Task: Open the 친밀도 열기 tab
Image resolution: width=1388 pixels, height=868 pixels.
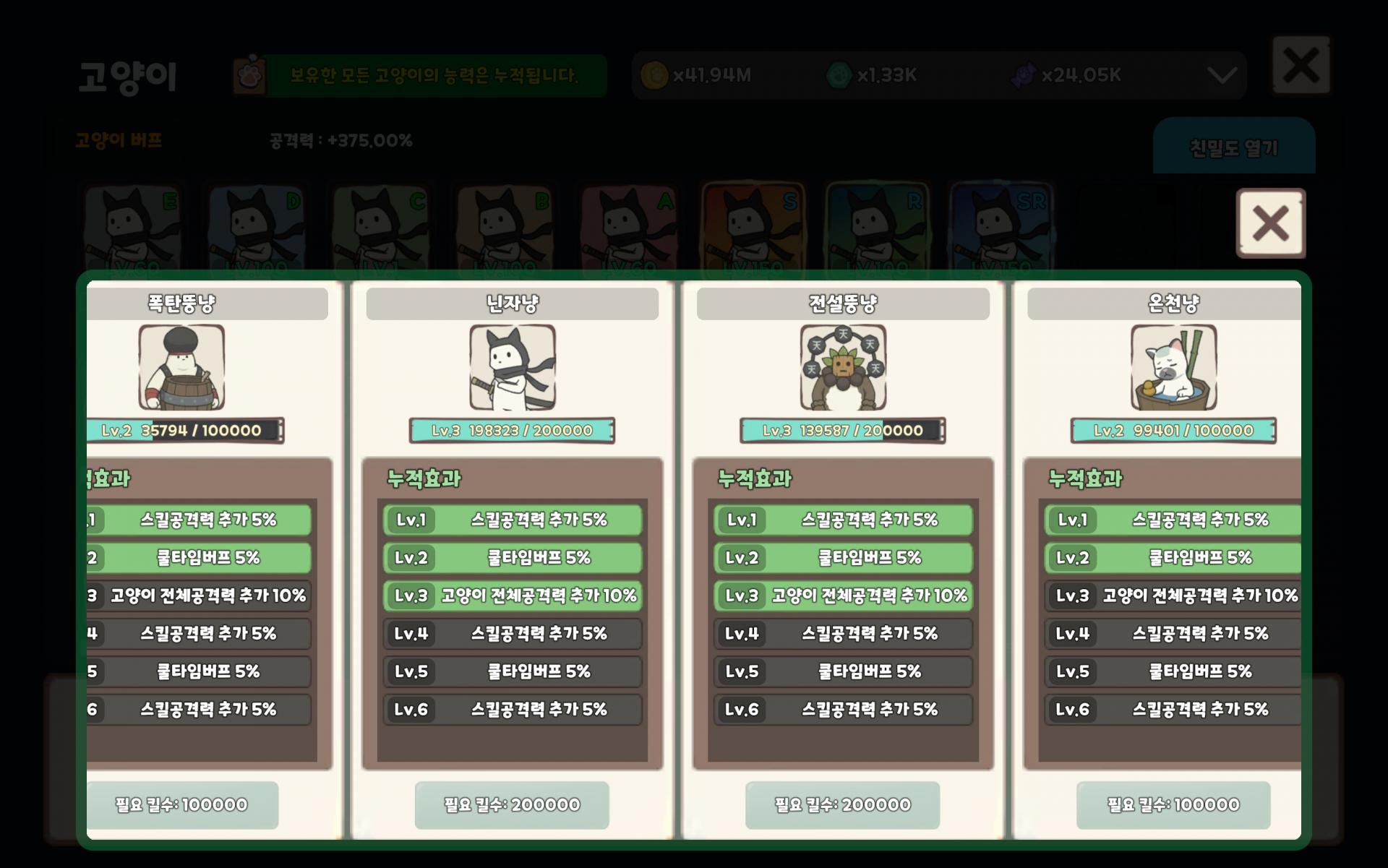Action: point(1233,148)
